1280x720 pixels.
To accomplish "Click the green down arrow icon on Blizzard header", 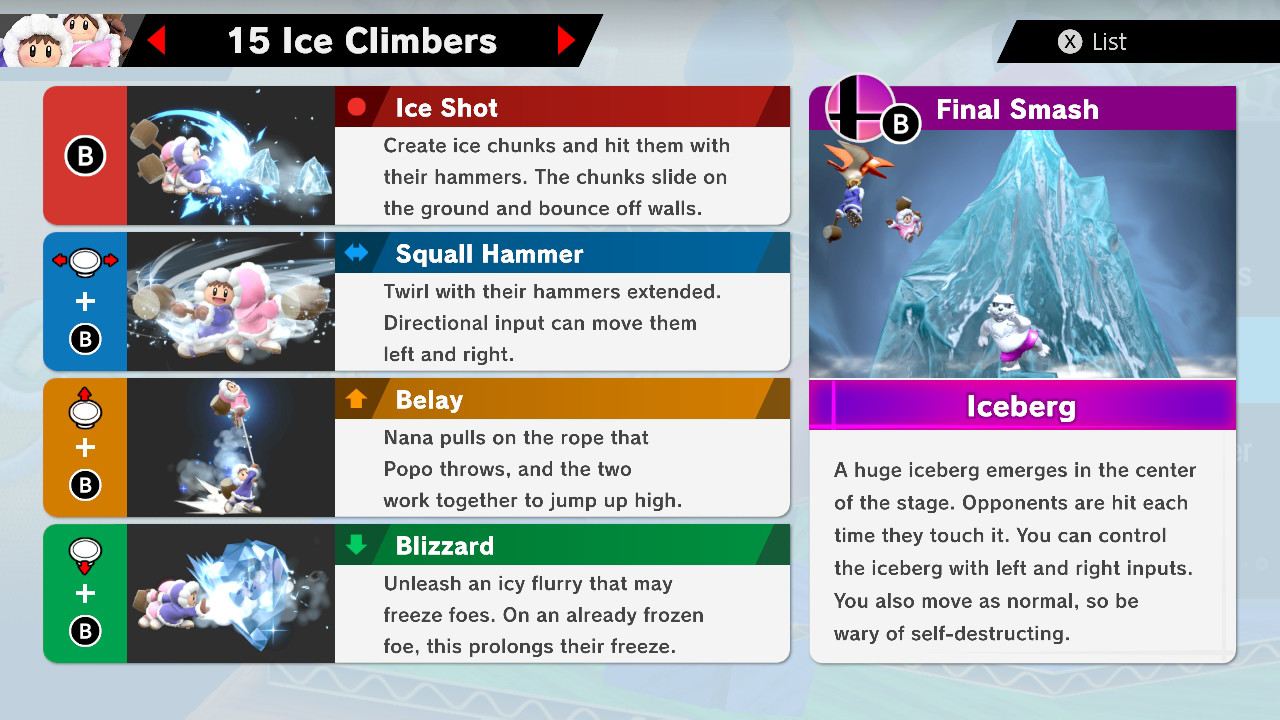I will click(x=358, y=546).
